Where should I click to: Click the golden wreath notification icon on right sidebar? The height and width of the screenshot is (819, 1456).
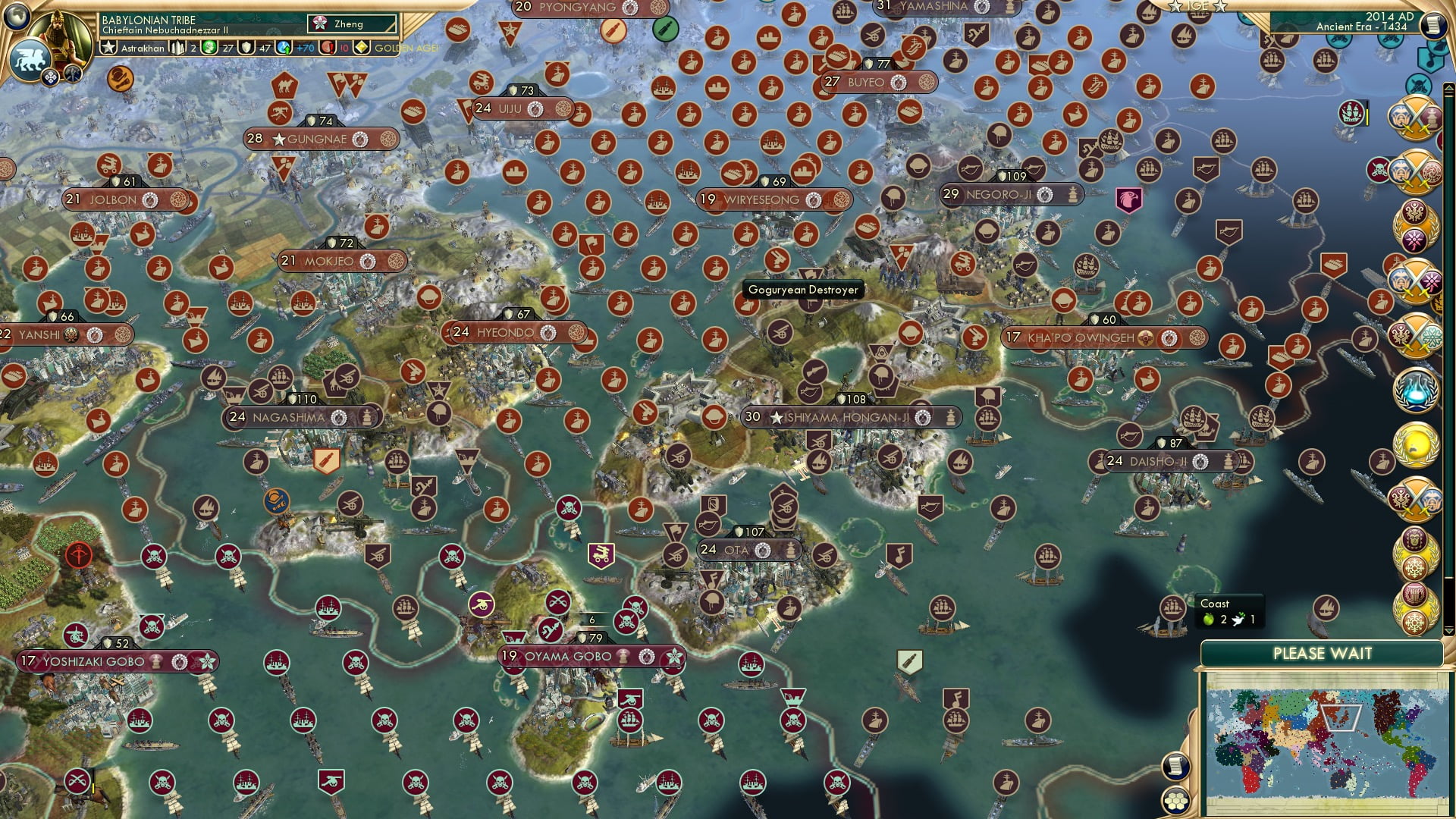(x=1415, y=447)
